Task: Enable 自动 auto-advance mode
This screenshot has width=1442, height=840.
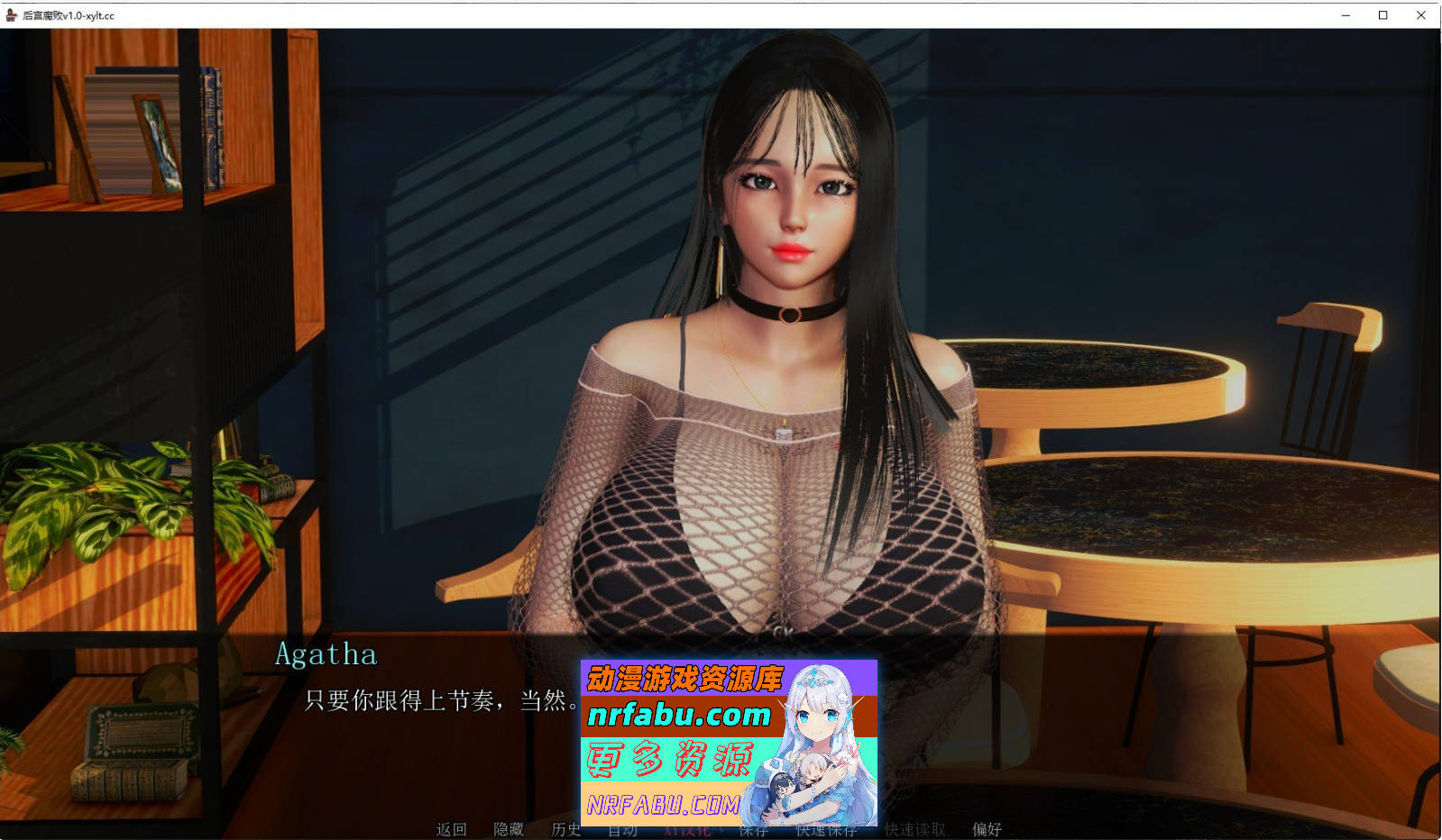Action: (x=623, y=830)
